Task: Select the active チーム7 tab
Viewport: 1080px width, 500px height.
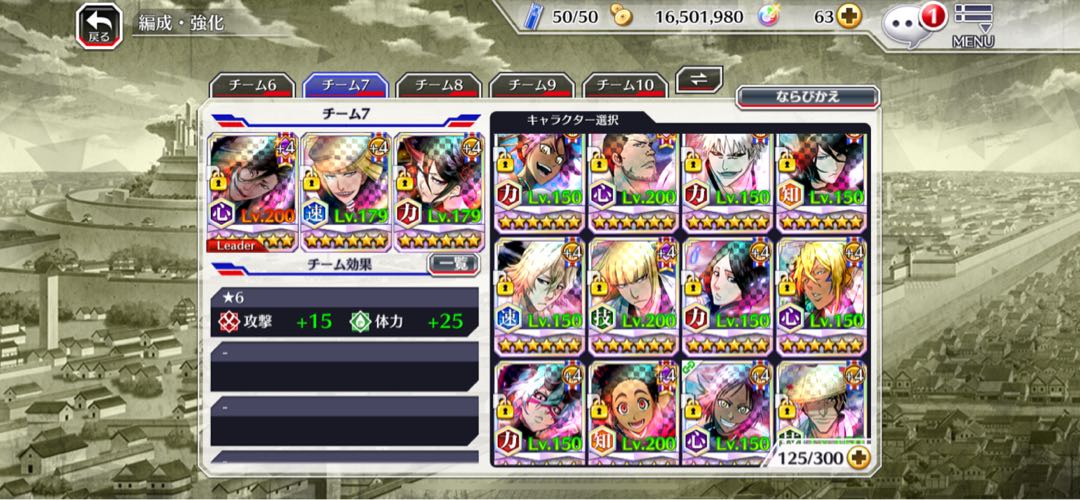Action: coord(346,86)
